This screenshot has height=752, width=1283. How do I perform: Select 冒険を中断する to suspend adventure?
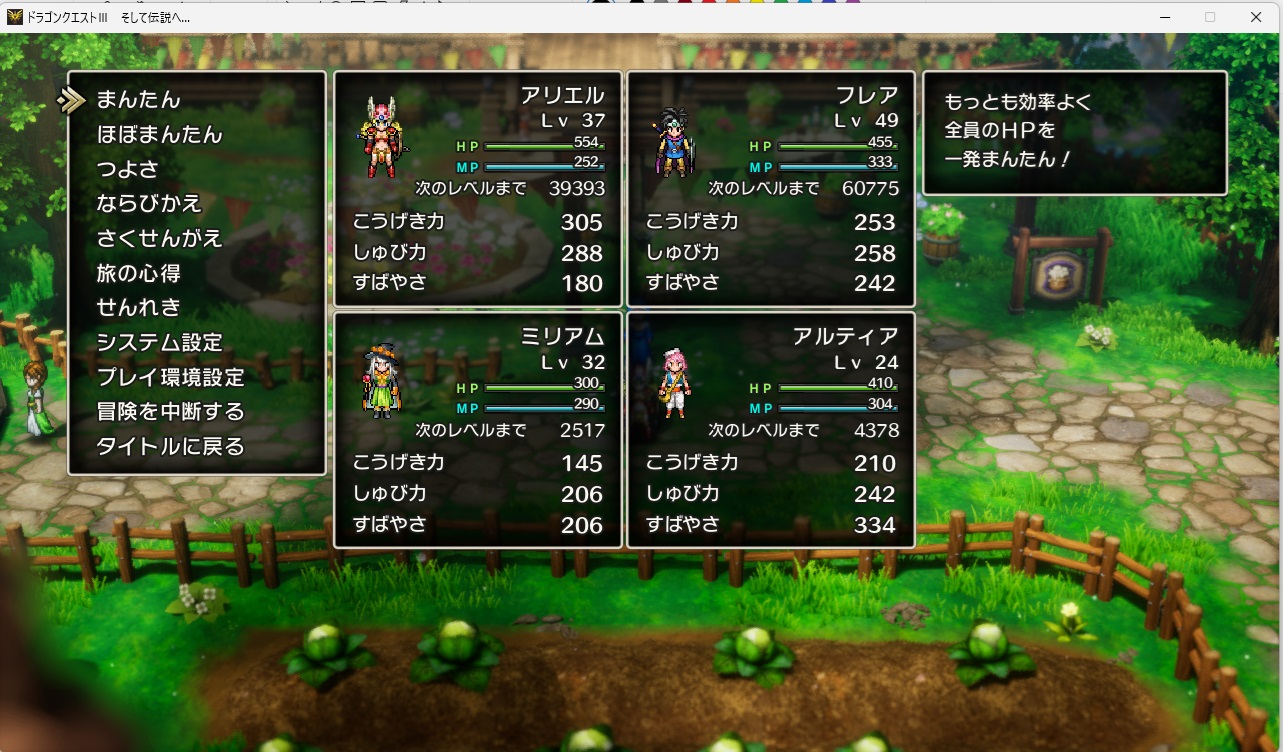coord(170,411)
